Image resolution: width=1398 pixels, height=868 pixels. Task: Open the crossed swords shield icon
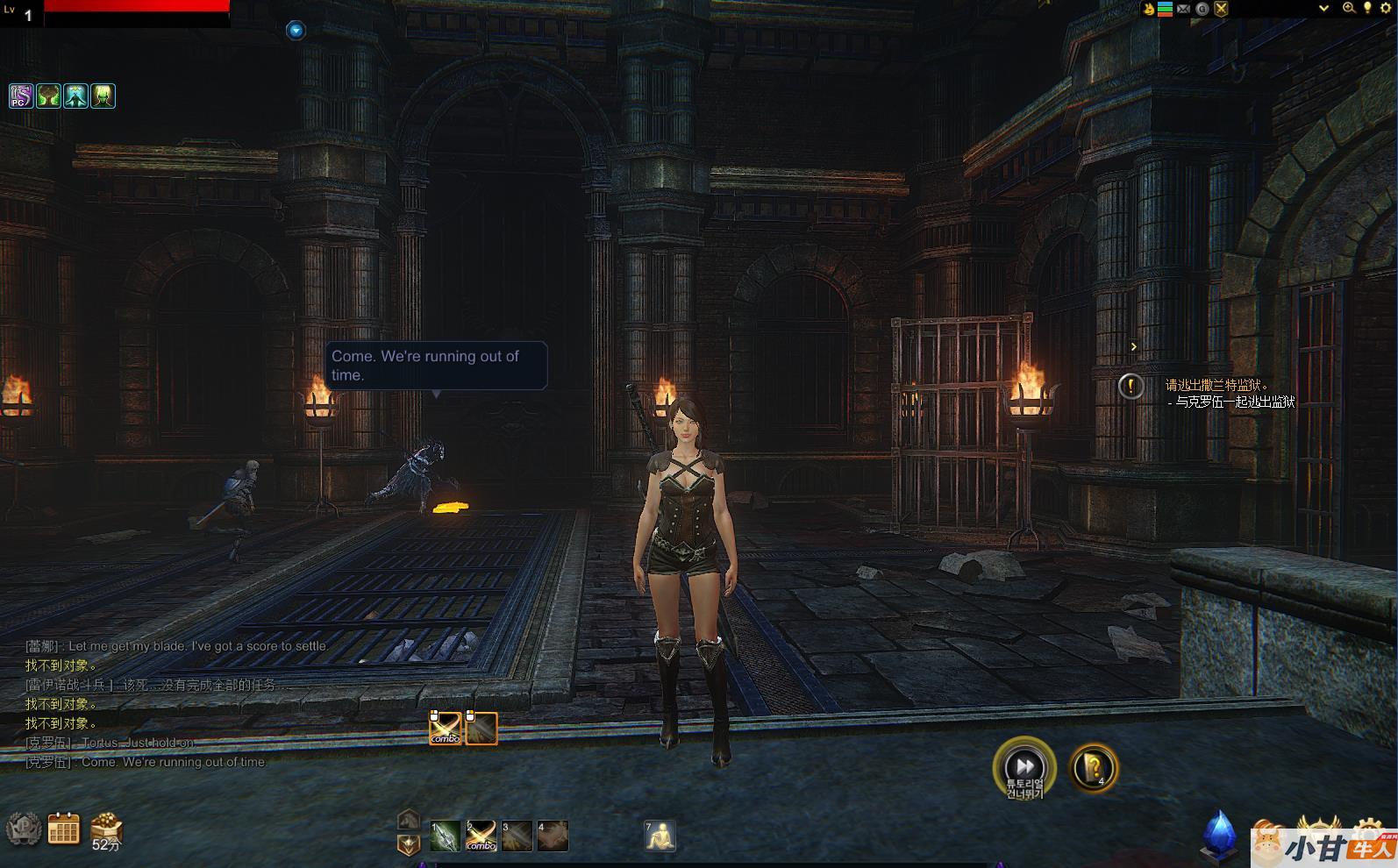tap(1221, 9)
